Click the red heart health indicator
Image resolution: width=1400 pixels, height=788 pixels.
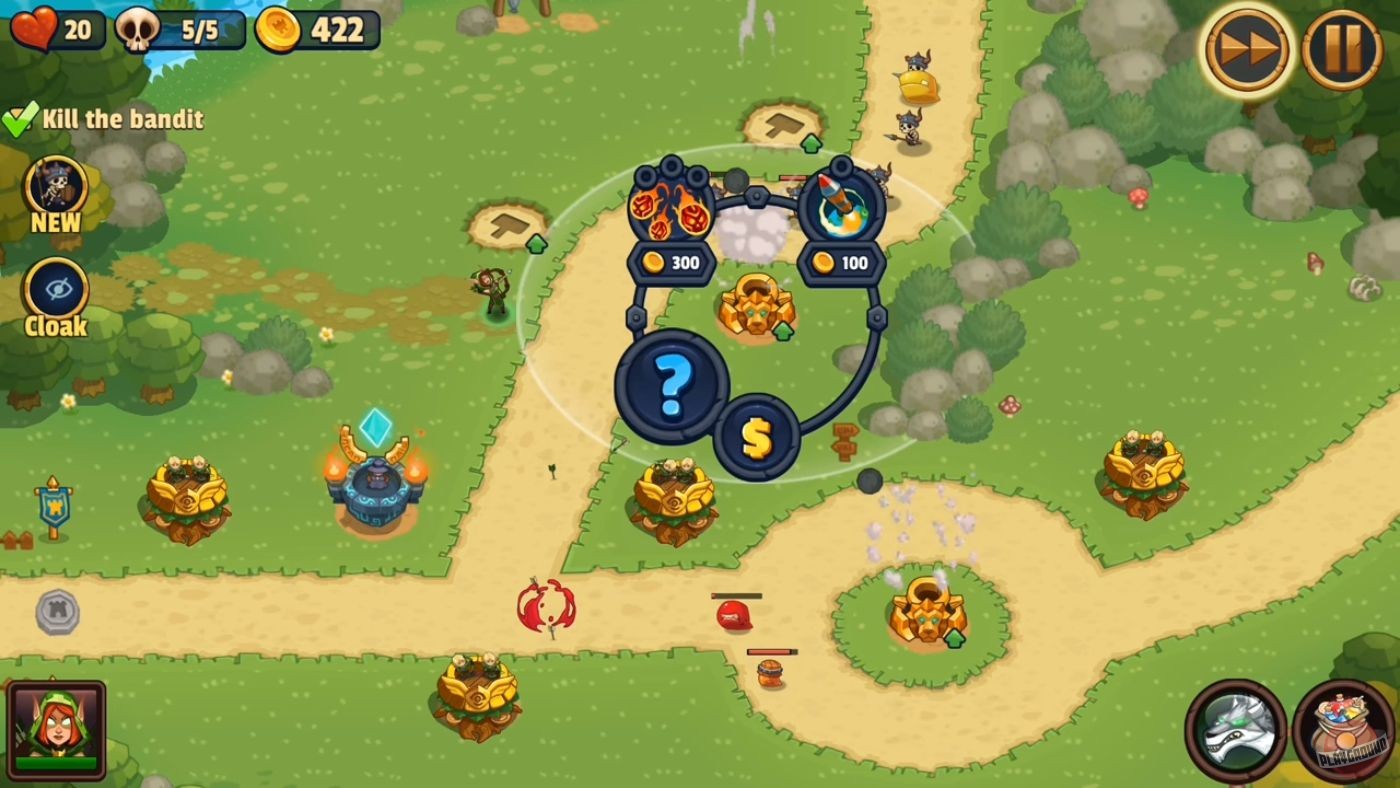point(30,28)
